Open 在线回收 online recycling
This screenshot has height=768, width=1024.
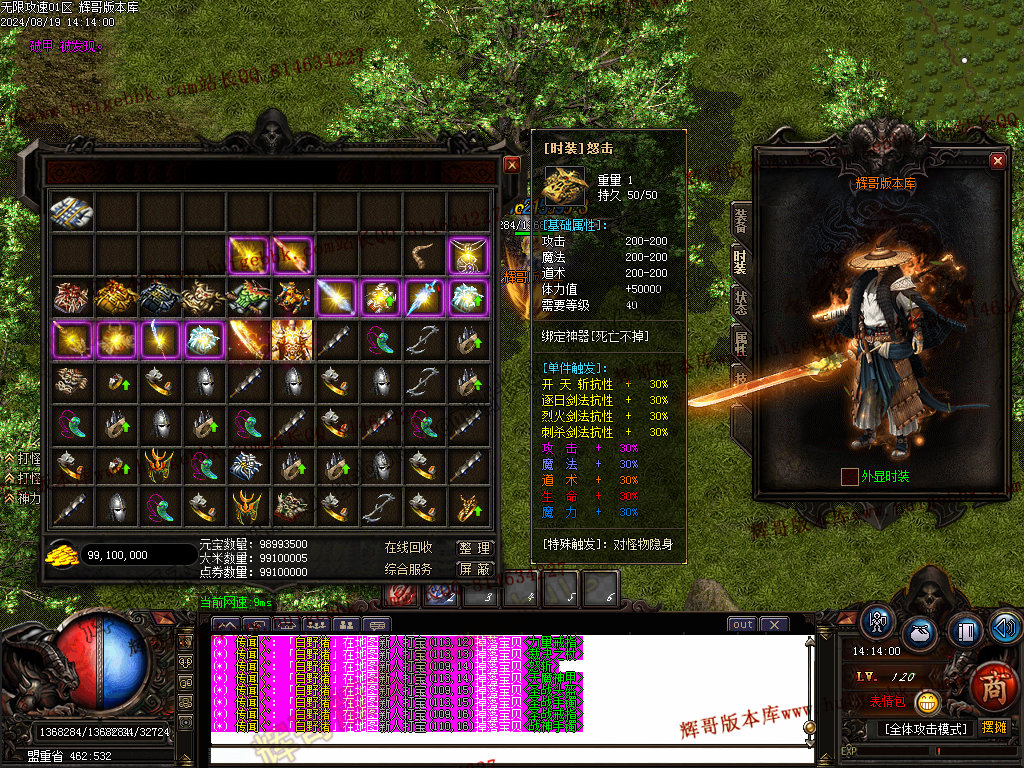(x=409, y=548)
